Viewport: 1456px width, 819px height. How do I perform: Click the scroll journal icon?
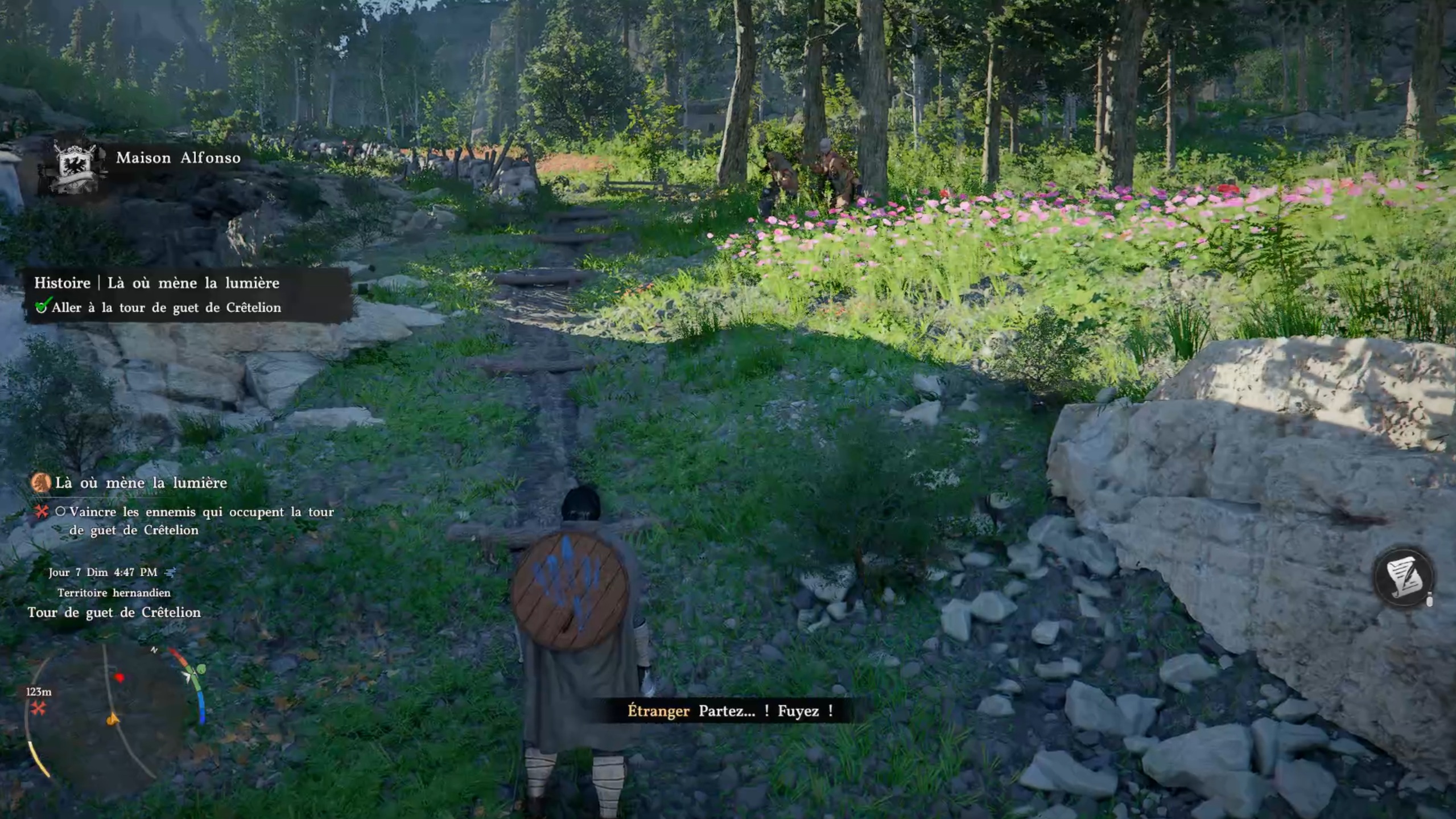[x=1403, y=578]
